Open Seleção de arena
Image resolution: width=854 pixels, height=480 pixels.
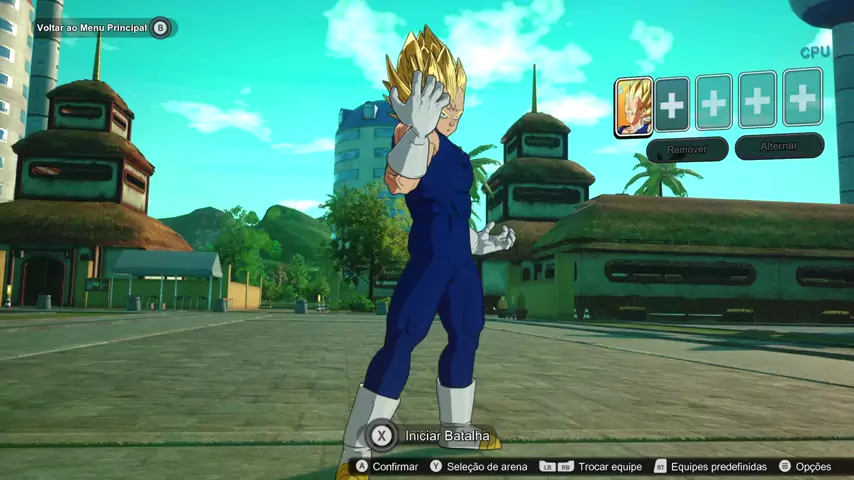[478, 466]
